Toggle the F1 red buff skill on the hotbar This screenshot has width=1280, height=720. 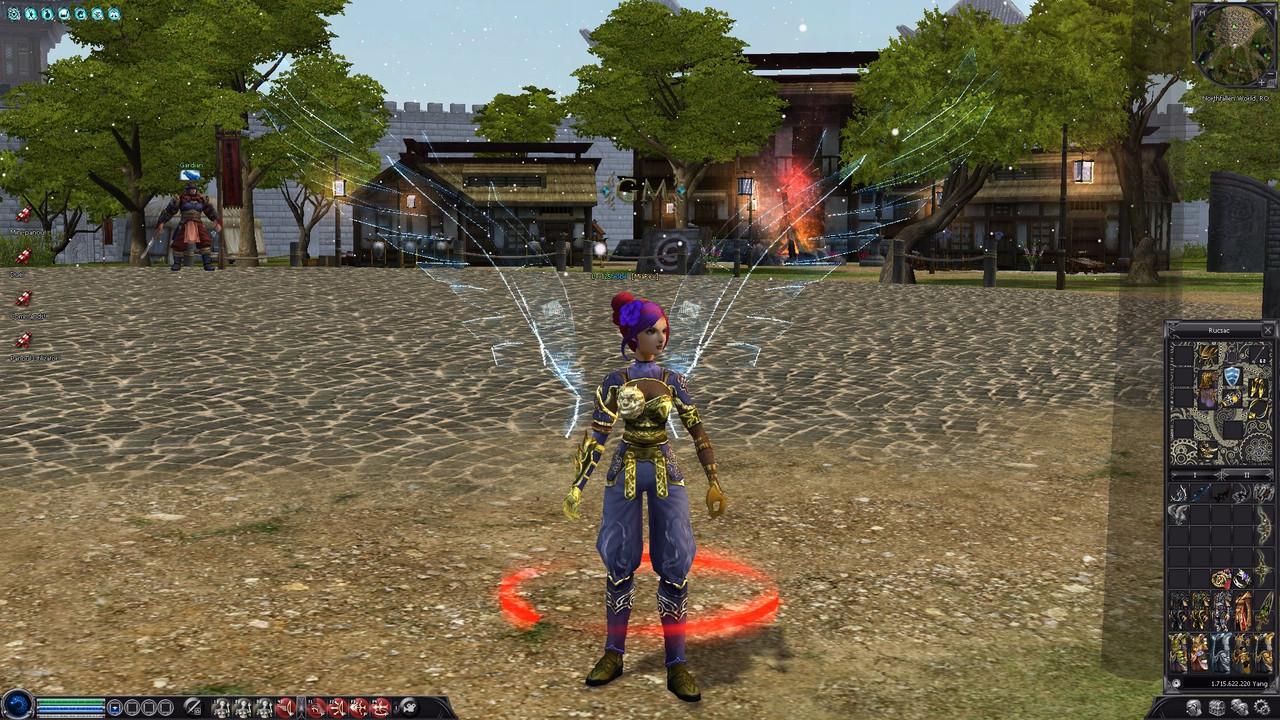coord(316,707)
